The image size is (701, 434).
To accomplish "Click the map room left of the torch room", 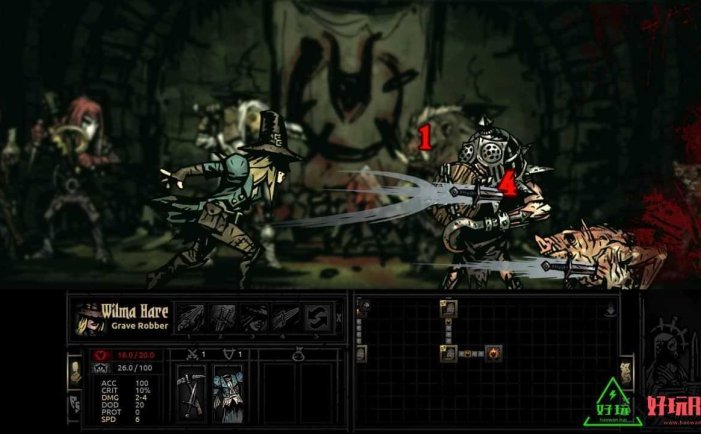I will (448, 353).
